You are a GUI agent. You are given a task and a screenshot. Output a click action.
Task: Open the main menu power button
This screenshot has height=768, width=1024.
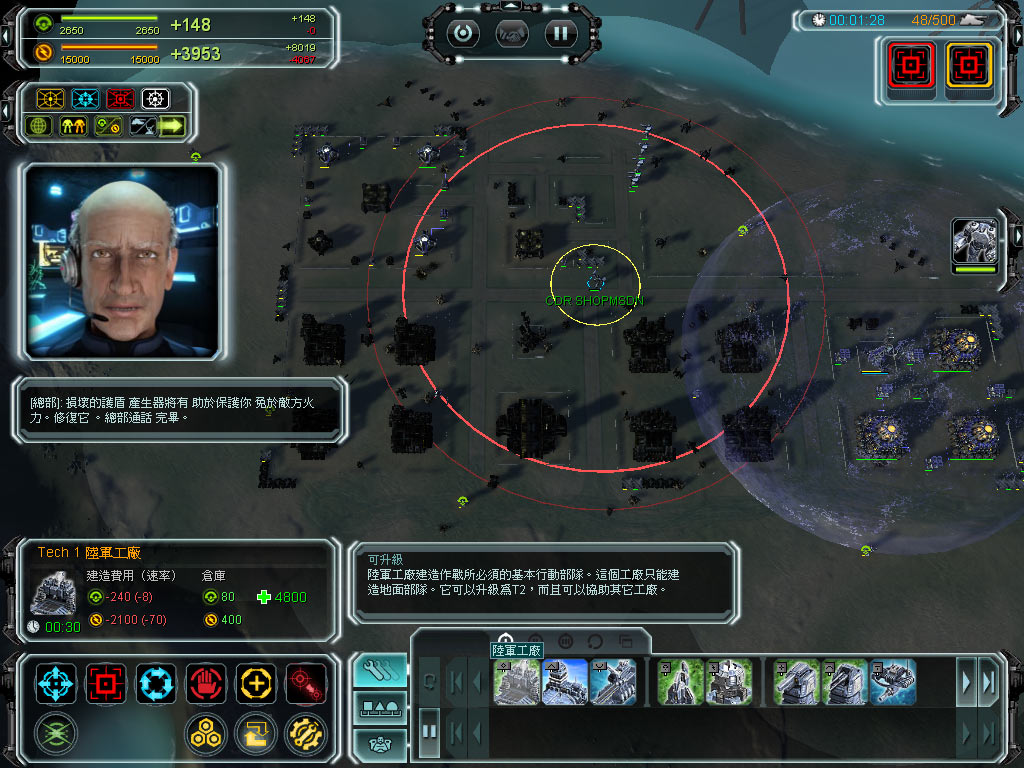(x=461, y=33)
